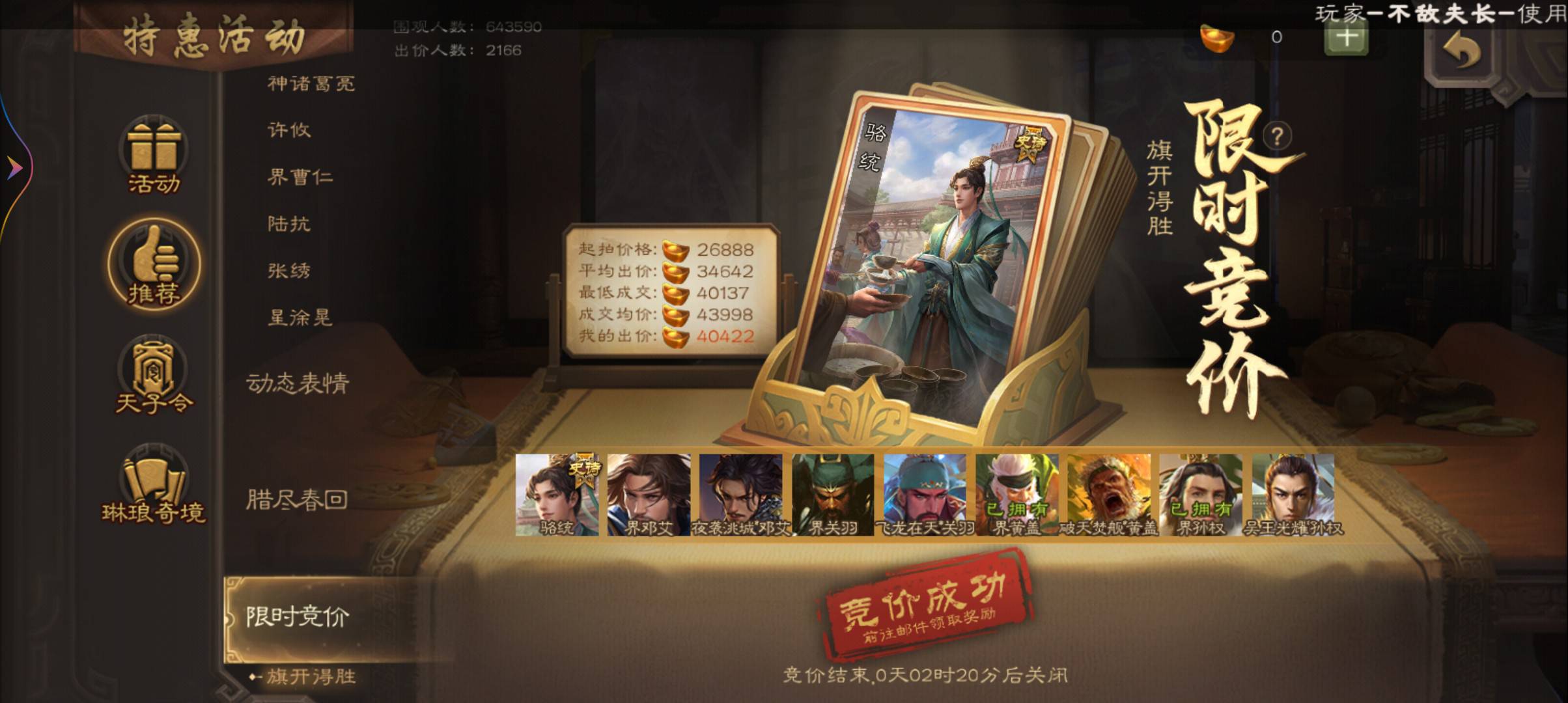Pick the 吴王光耀孙权 skin thumbnail

click(x=1293, y=495)
